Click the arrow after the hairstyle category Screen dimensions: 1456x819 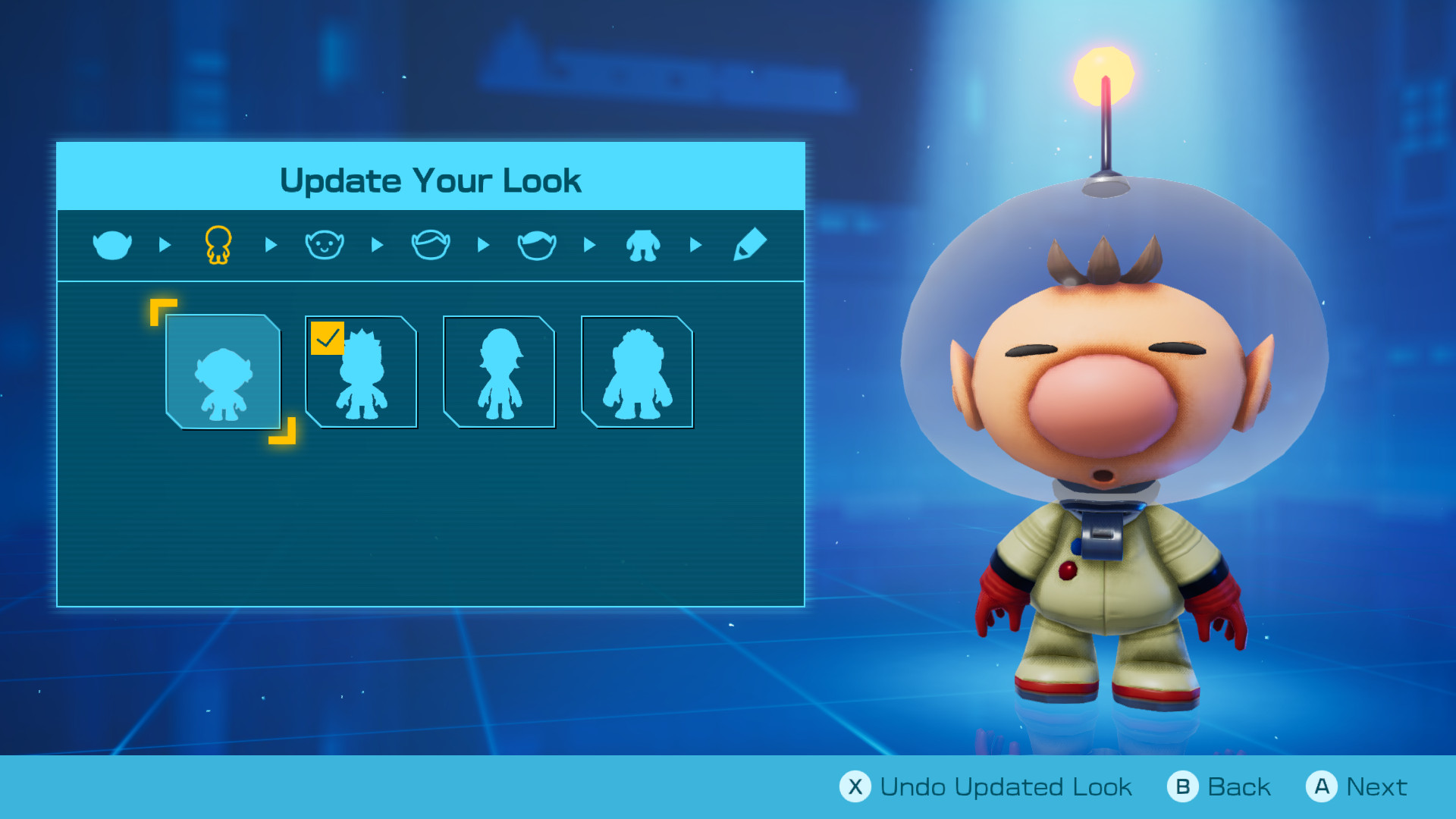pos(589,244)
